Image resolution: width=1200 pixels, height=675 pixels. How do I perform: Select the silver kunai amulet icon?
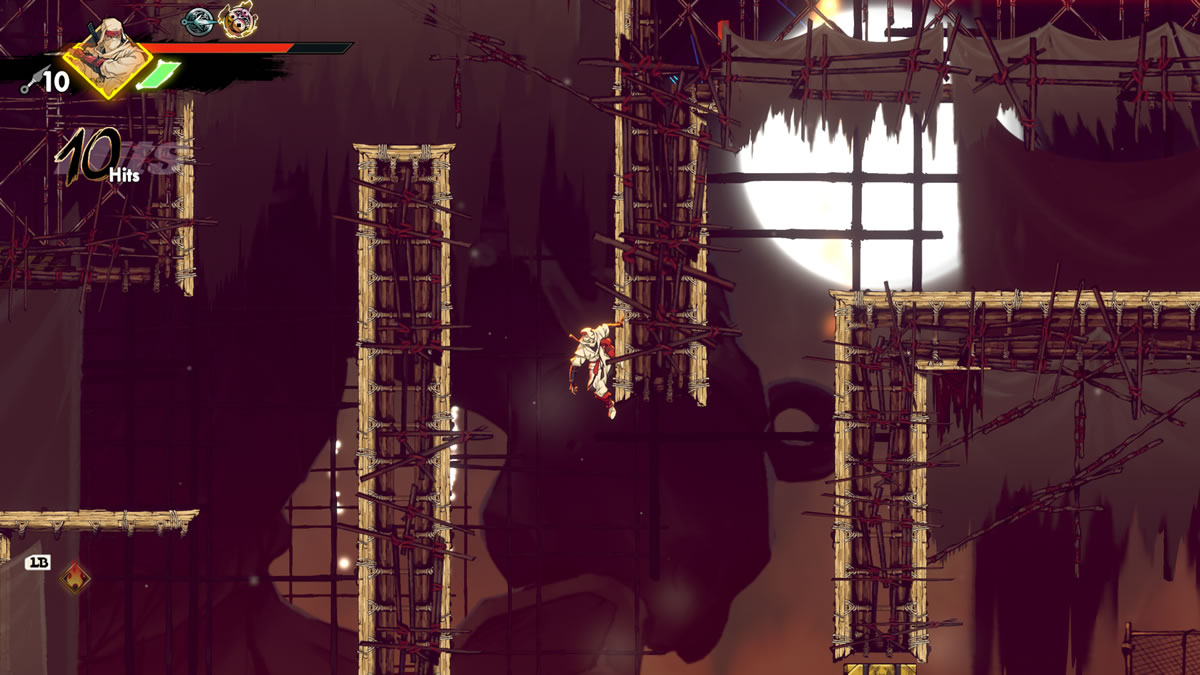click(199, 21)
